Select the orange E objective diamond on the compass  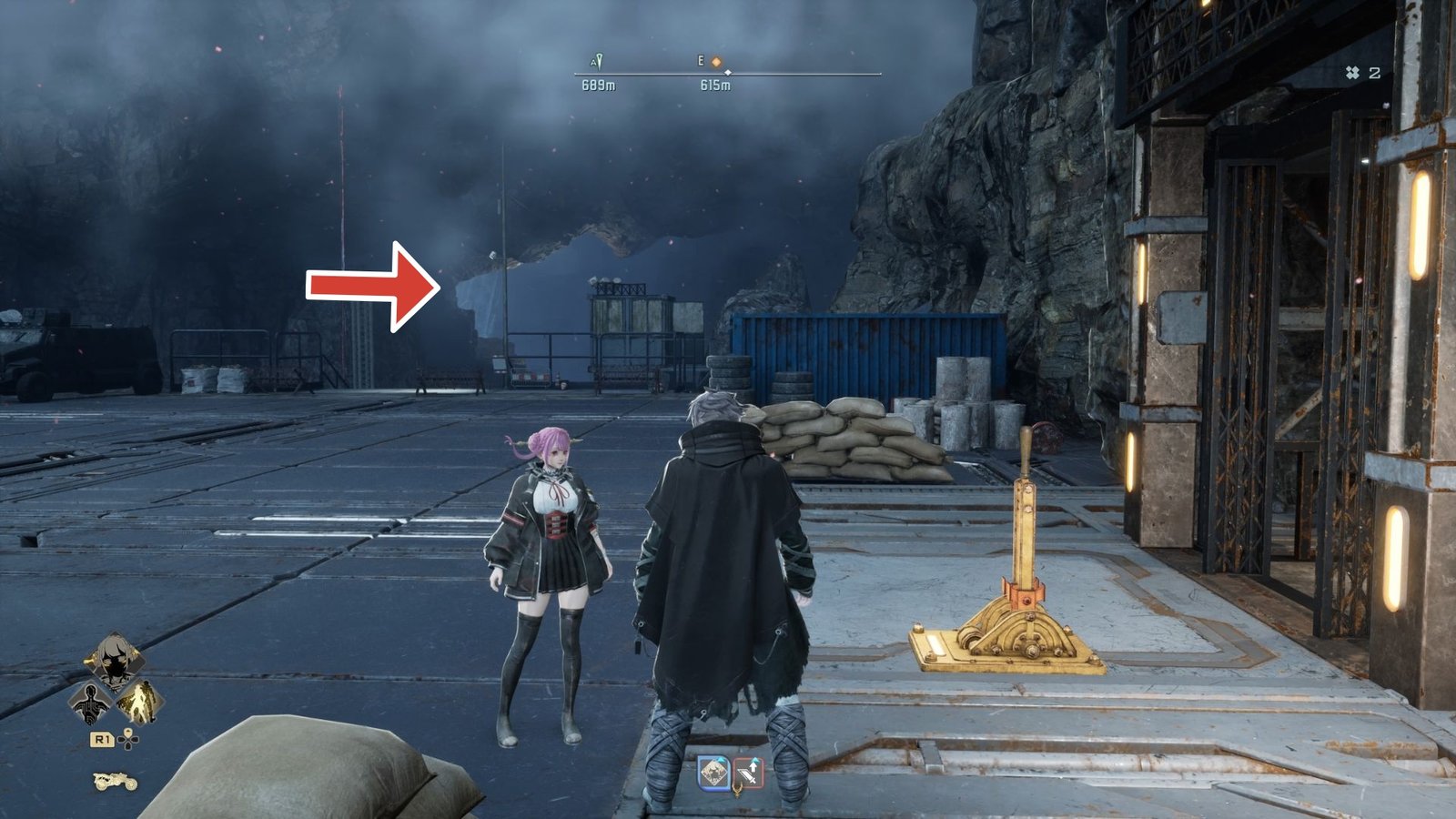click(716, 62)
